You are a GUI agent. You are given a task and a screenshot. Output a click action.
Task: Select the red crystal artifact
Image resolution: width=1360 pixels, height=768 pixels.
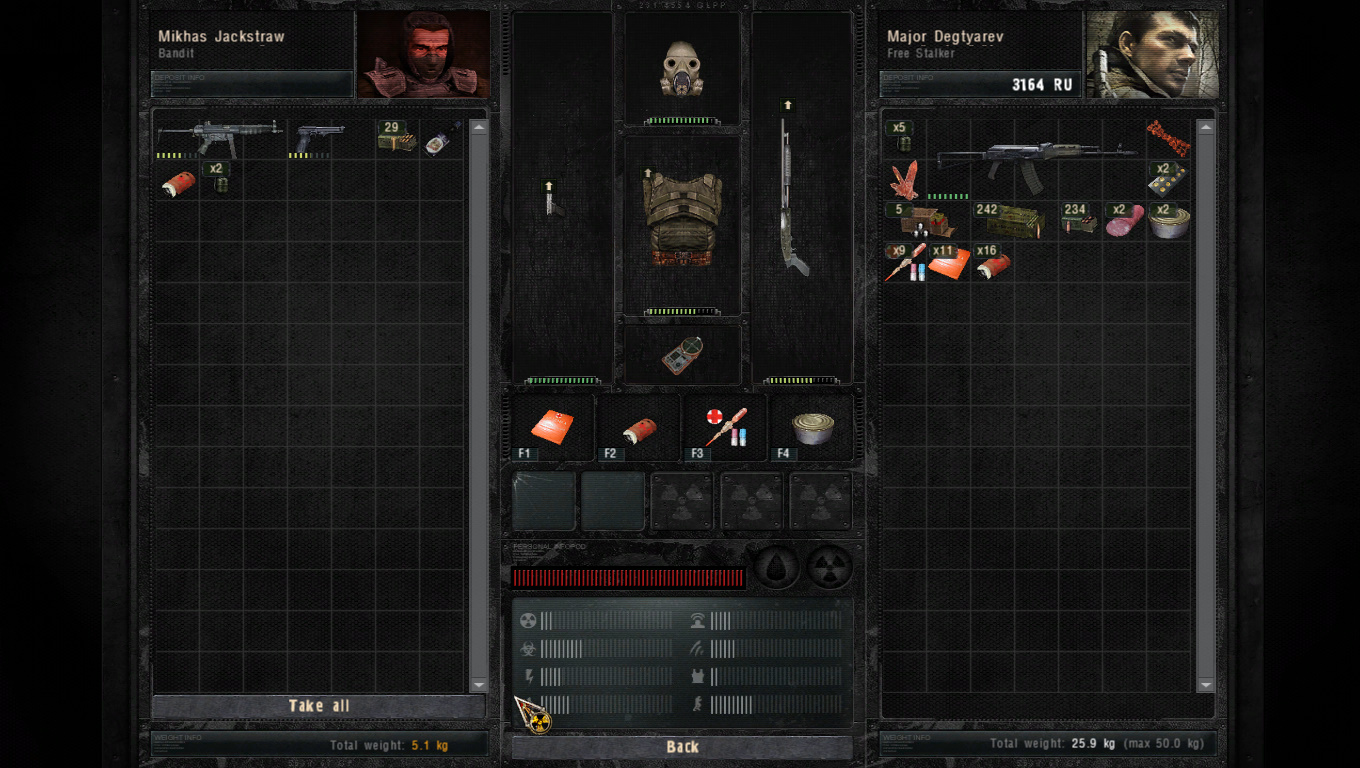904,181
